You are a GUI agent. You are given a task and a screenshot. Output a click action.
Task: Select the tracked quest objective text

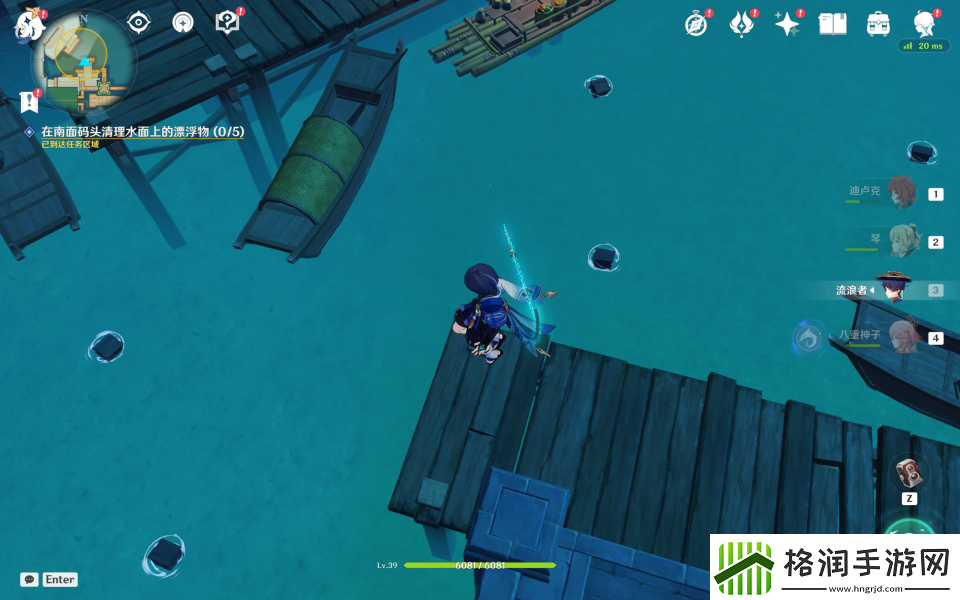(142, 131)
